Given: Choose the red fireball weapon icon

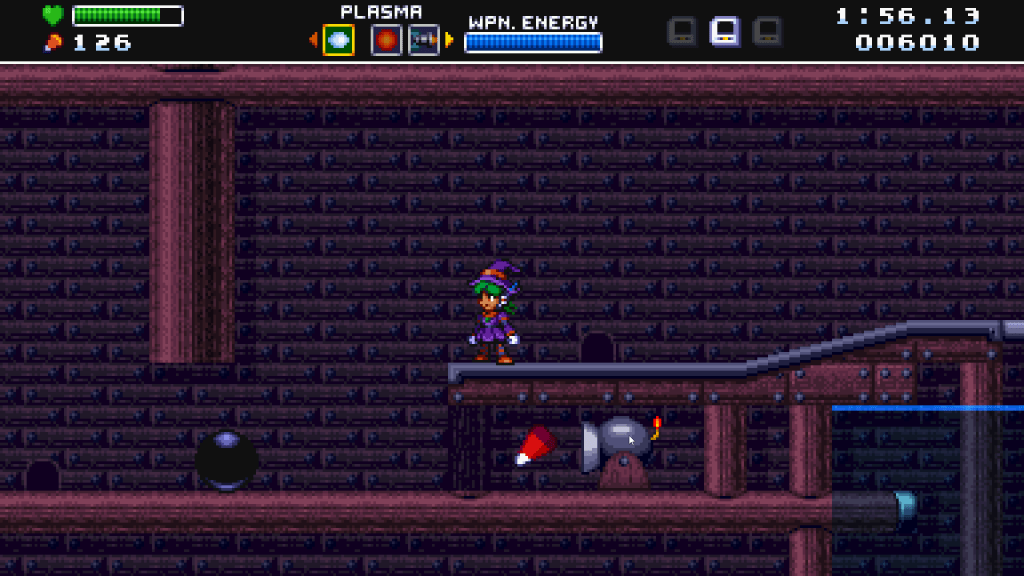Looking at the screenshot, I should (386, 40).
